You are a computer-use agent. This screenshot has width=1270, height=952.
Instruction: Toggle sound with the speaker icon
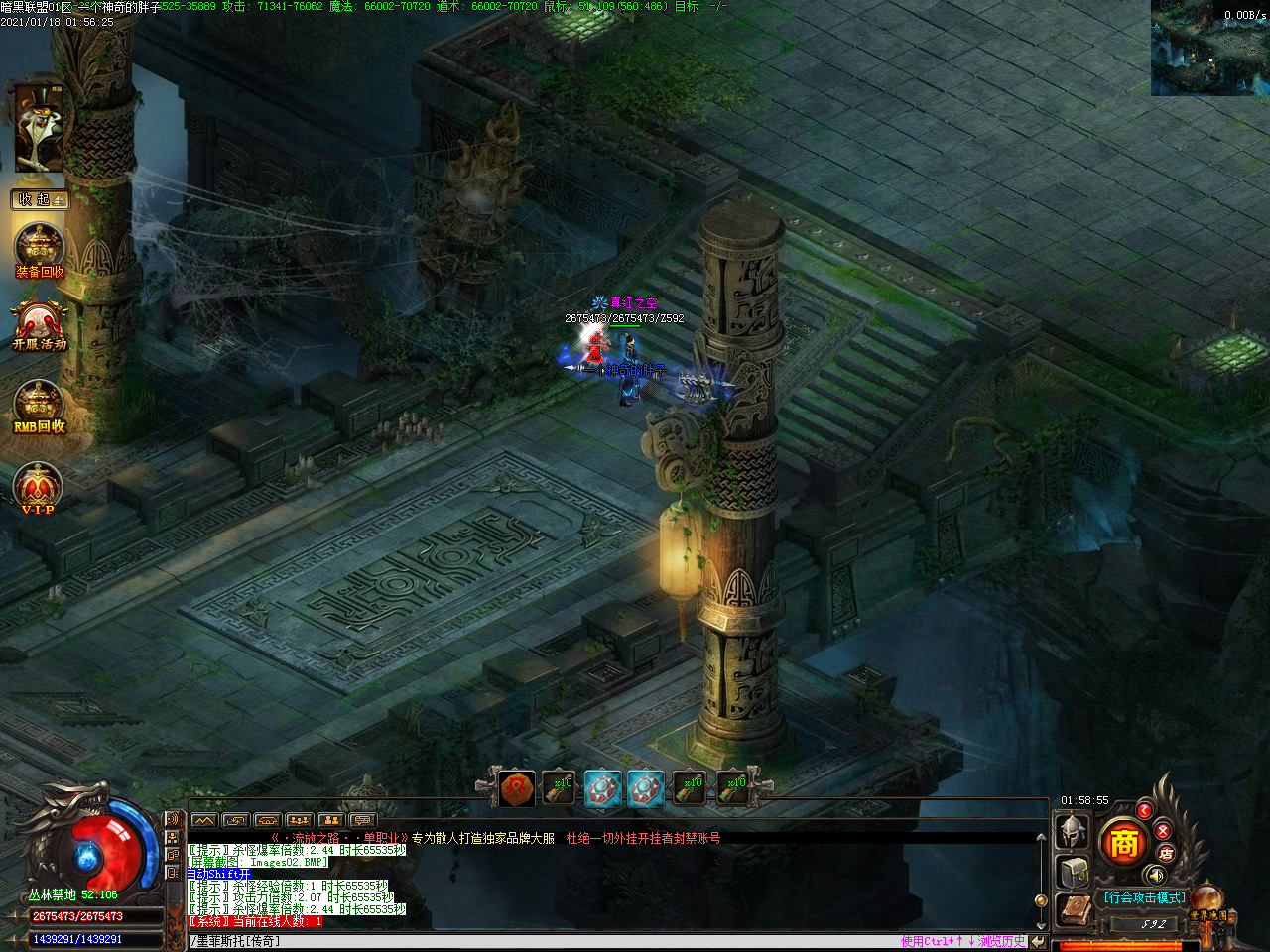[x=1154, y=875]
